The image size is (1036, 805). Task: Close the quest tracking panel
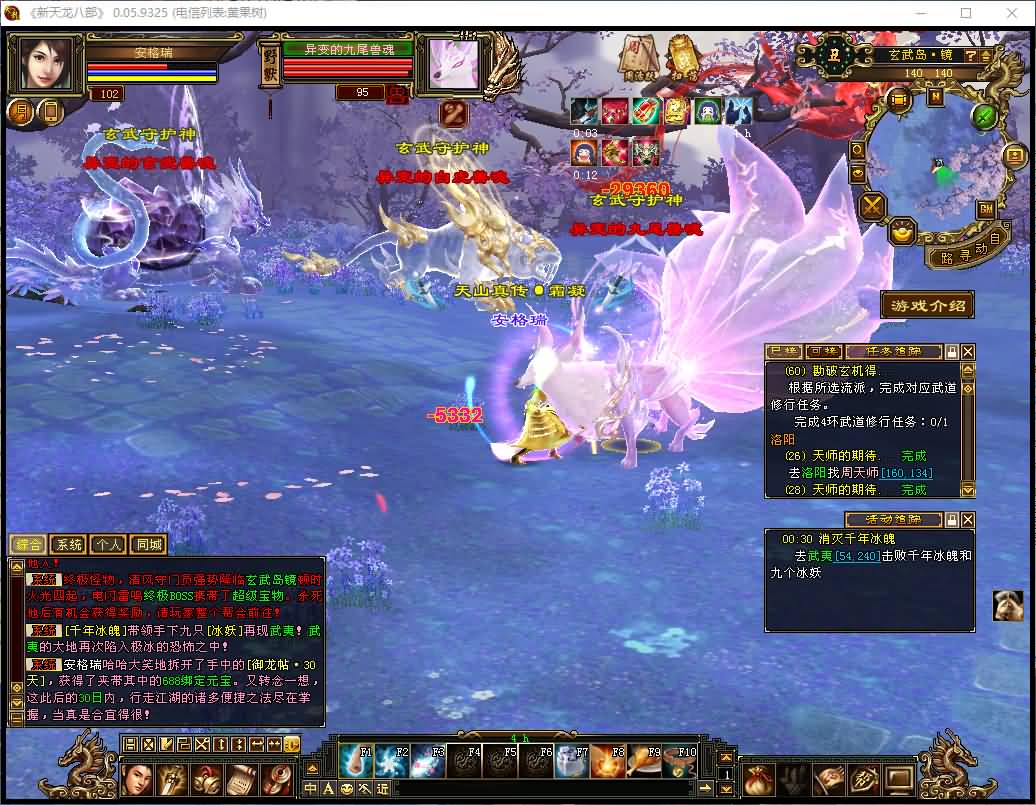pos(967,352)
